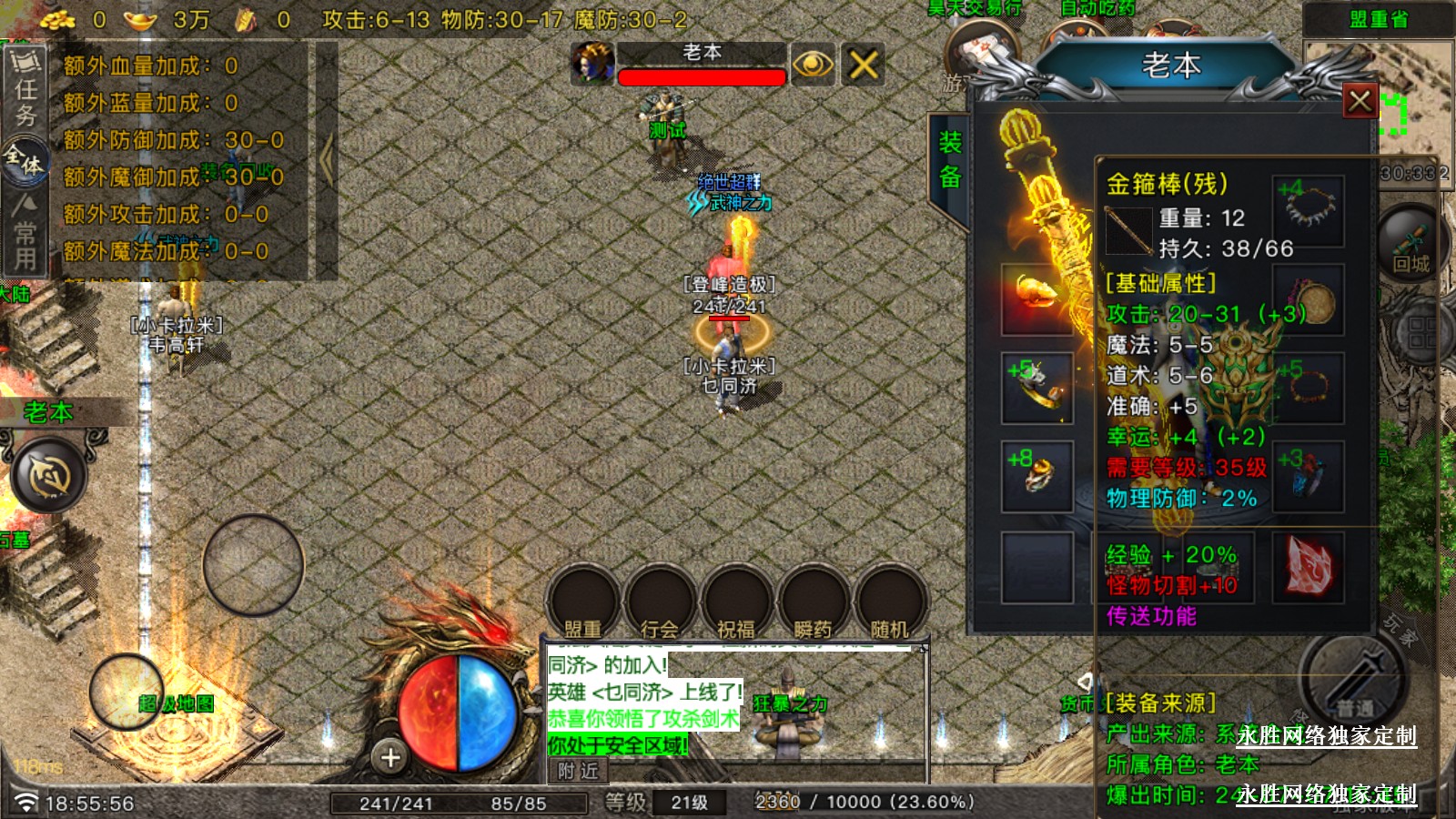Click the eye icon to inspect target
Screen dimensions: 1456x819
812,65
